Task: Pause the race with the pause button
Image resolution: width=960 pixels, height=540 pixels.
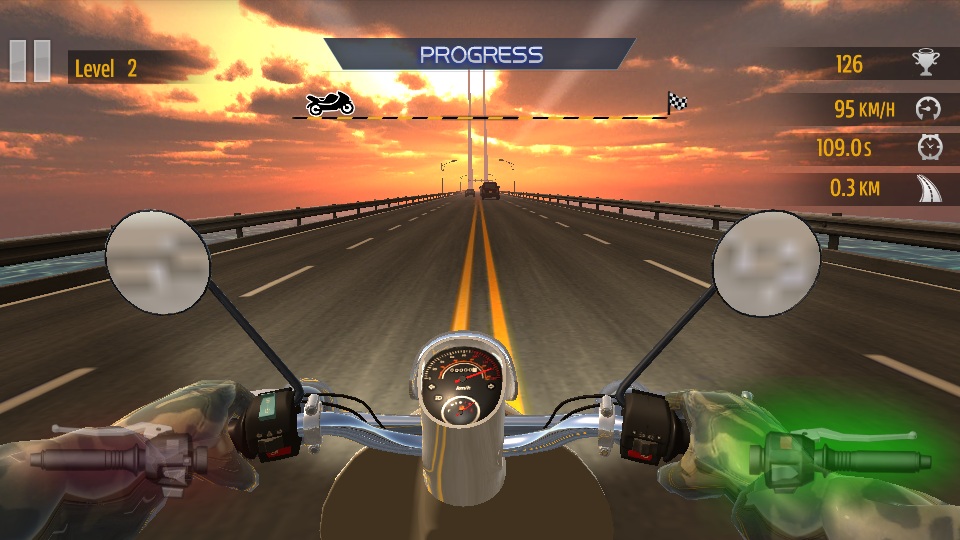Action: 30,61
